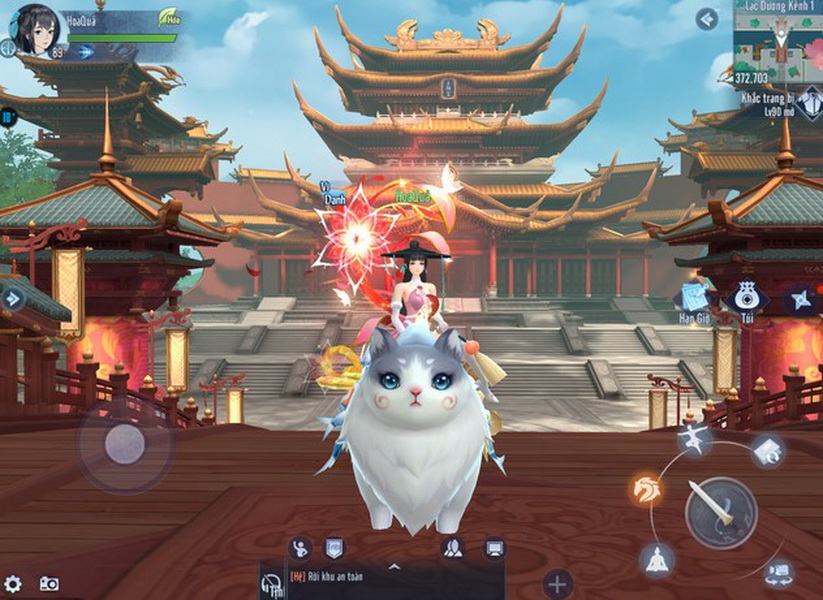Use the leaping figure lightness skill
The height and width of the screenshot is (600, 823).
[694, 438]
